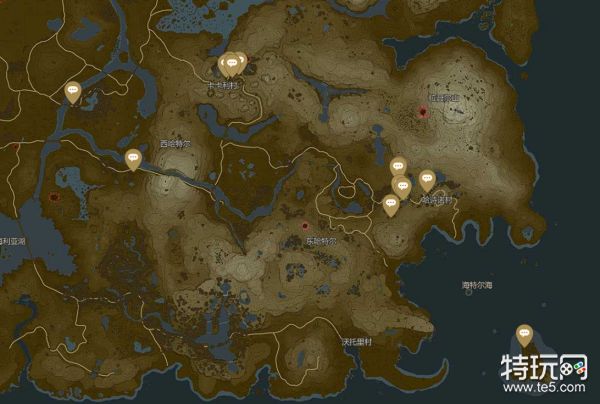The width and height of the screenshot is (600, 404).
Task: Select the speech-bubble marker directly above 哈特诺村 label
Action: click(x=427, y=180)
